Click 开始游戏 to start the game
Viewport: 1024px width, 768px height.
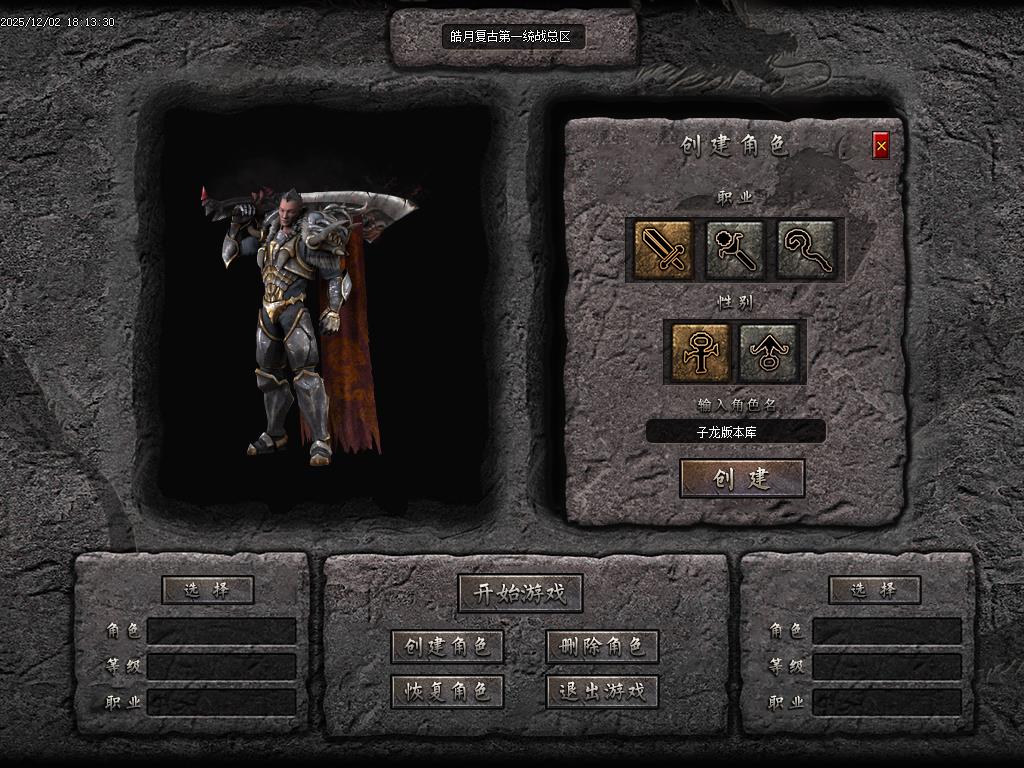(520, 593)
